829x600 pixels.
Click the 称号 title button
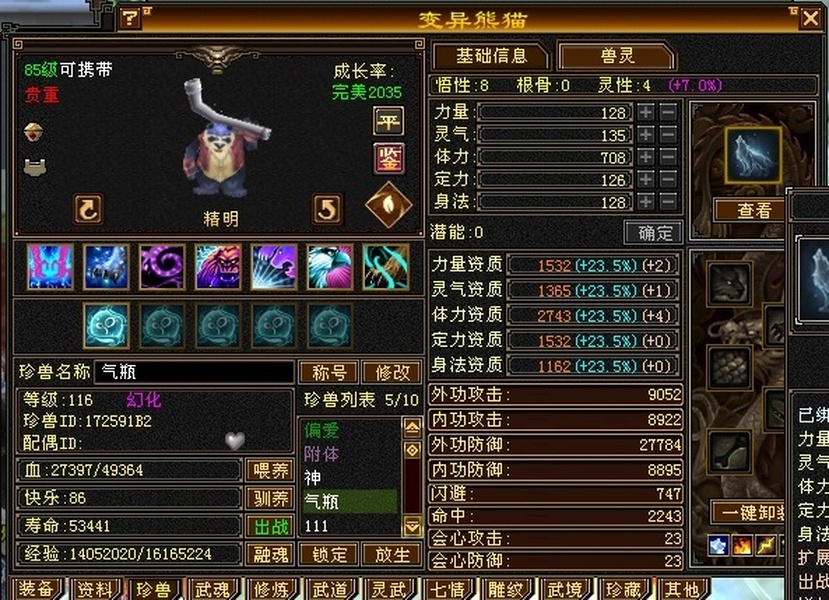click(x=329, y=373)
